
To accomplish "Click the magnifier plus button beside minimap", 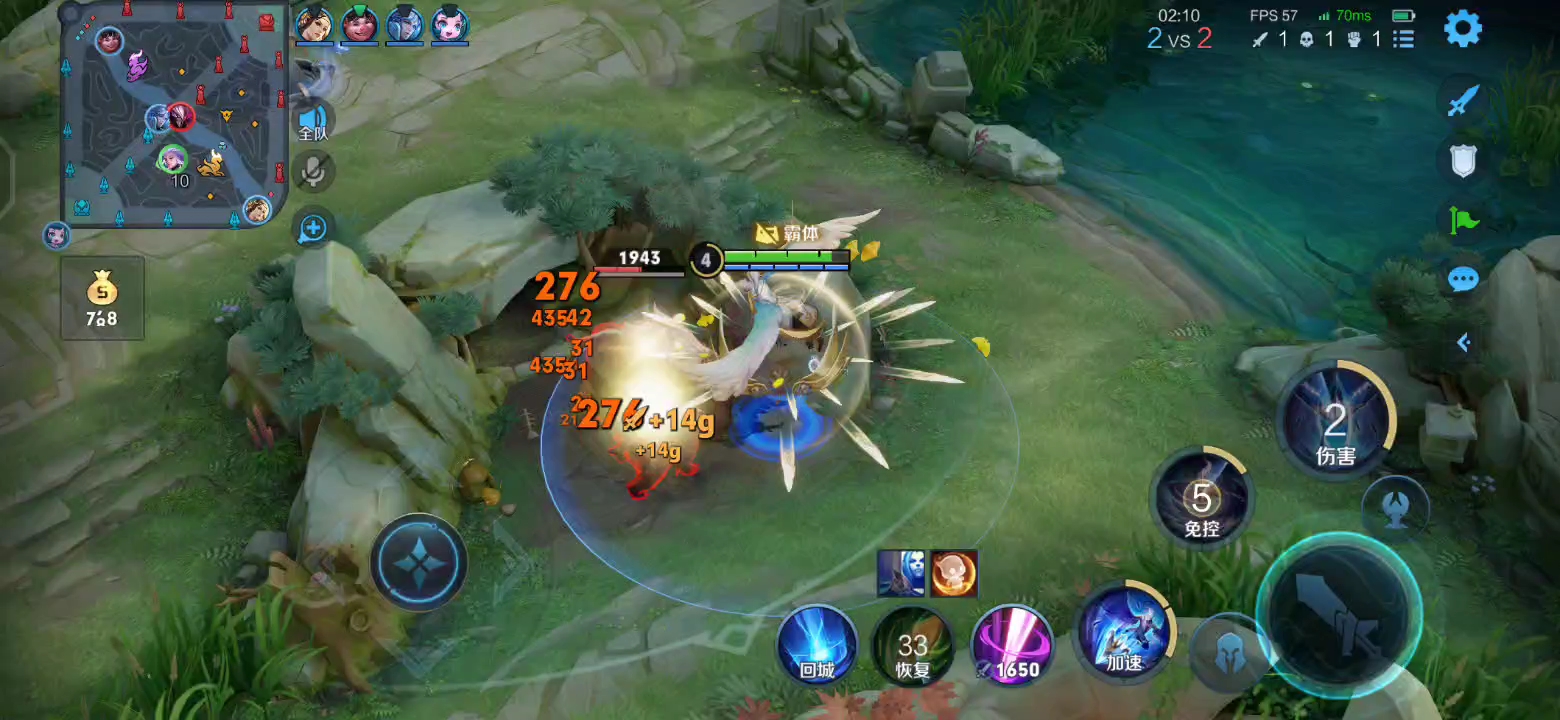I will coord(313,228).
